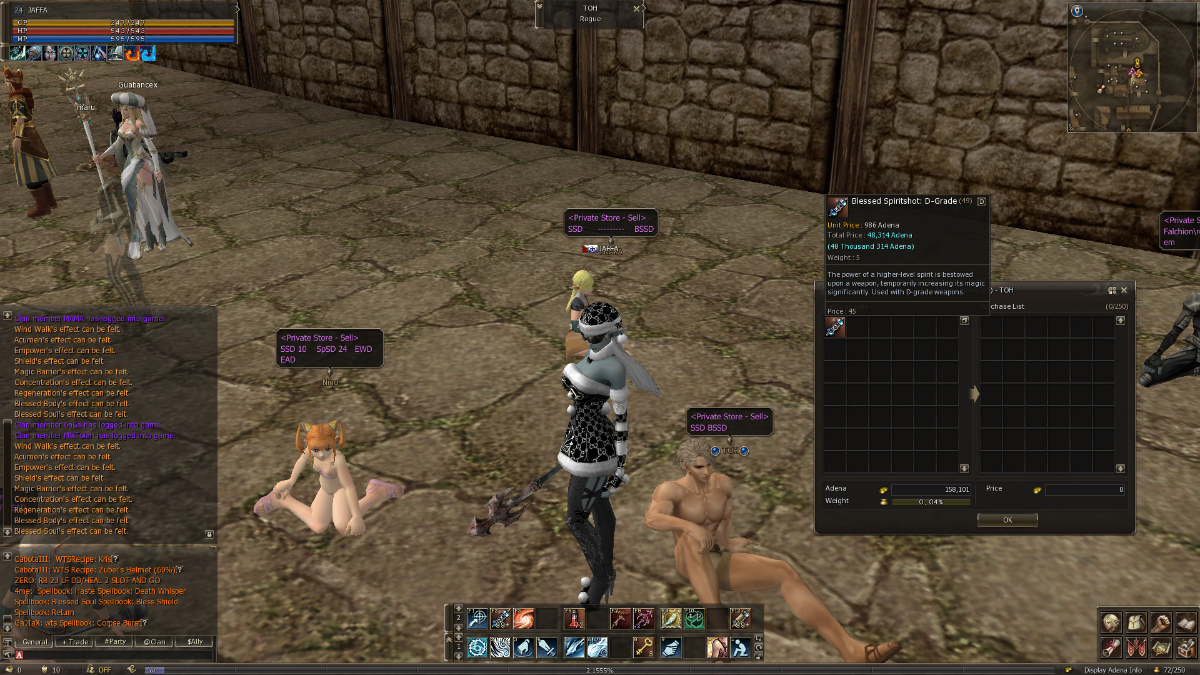Open the @Clan chat tab
This screenshot has height=675, width=1200.
(x=154, y=641)
